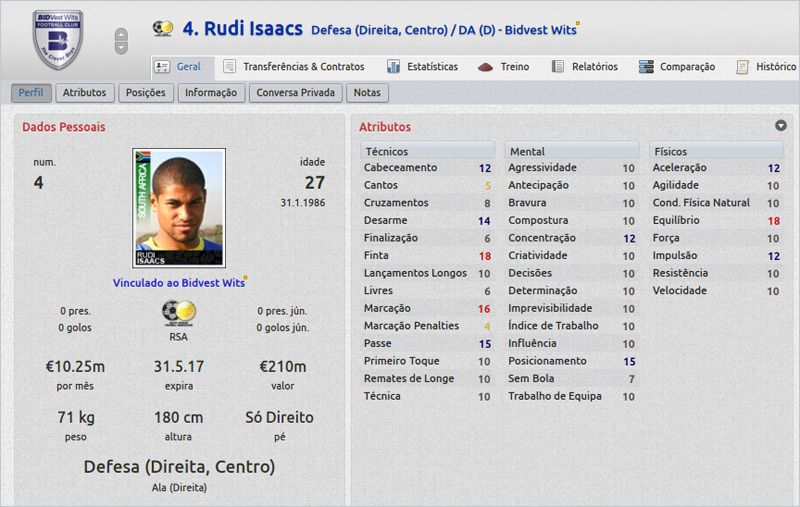Click the up arrow beside the club badge
The image size is (800, 507).
coord(121,34)
